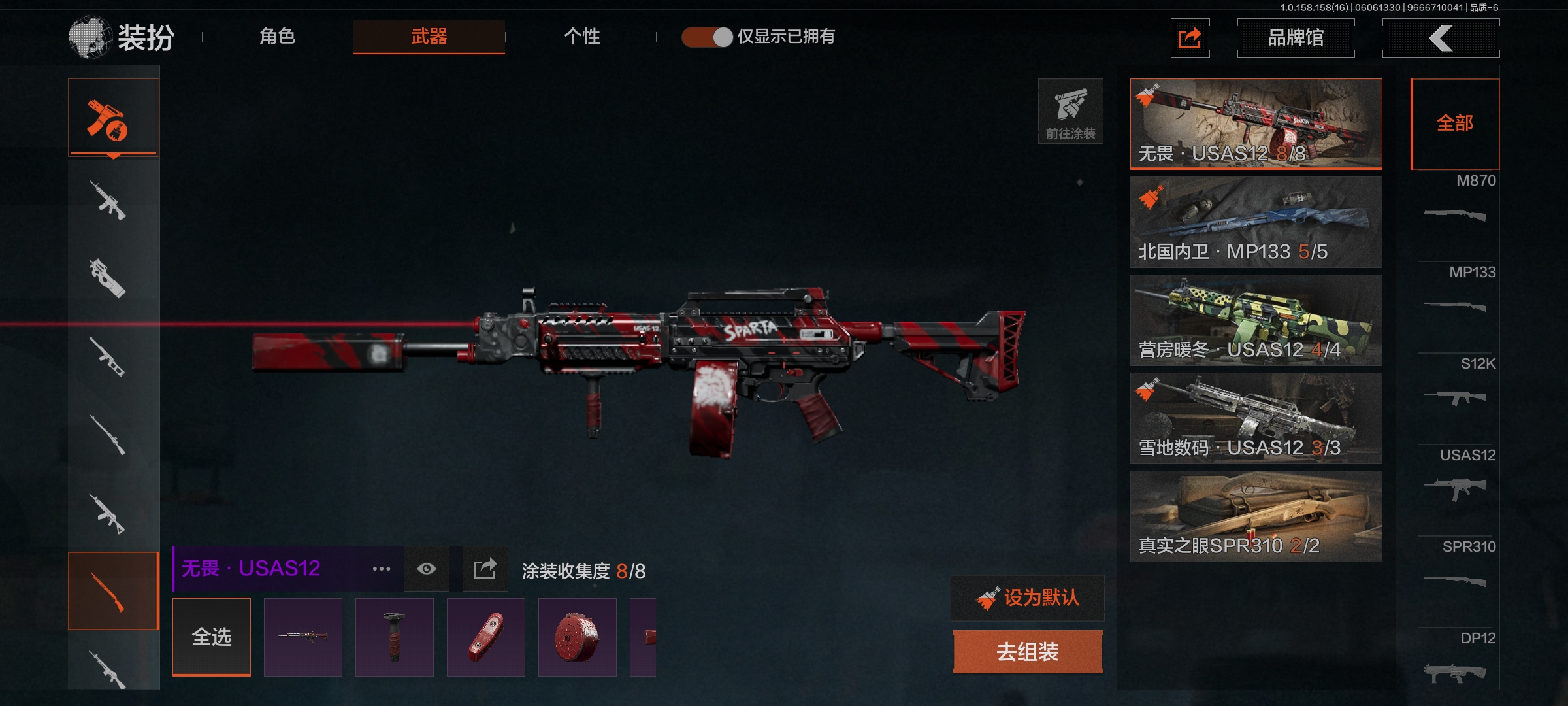Viewport: 1568px width, 706px height.
Task: Select all parts with 全选
Action: tap(212, 637)
